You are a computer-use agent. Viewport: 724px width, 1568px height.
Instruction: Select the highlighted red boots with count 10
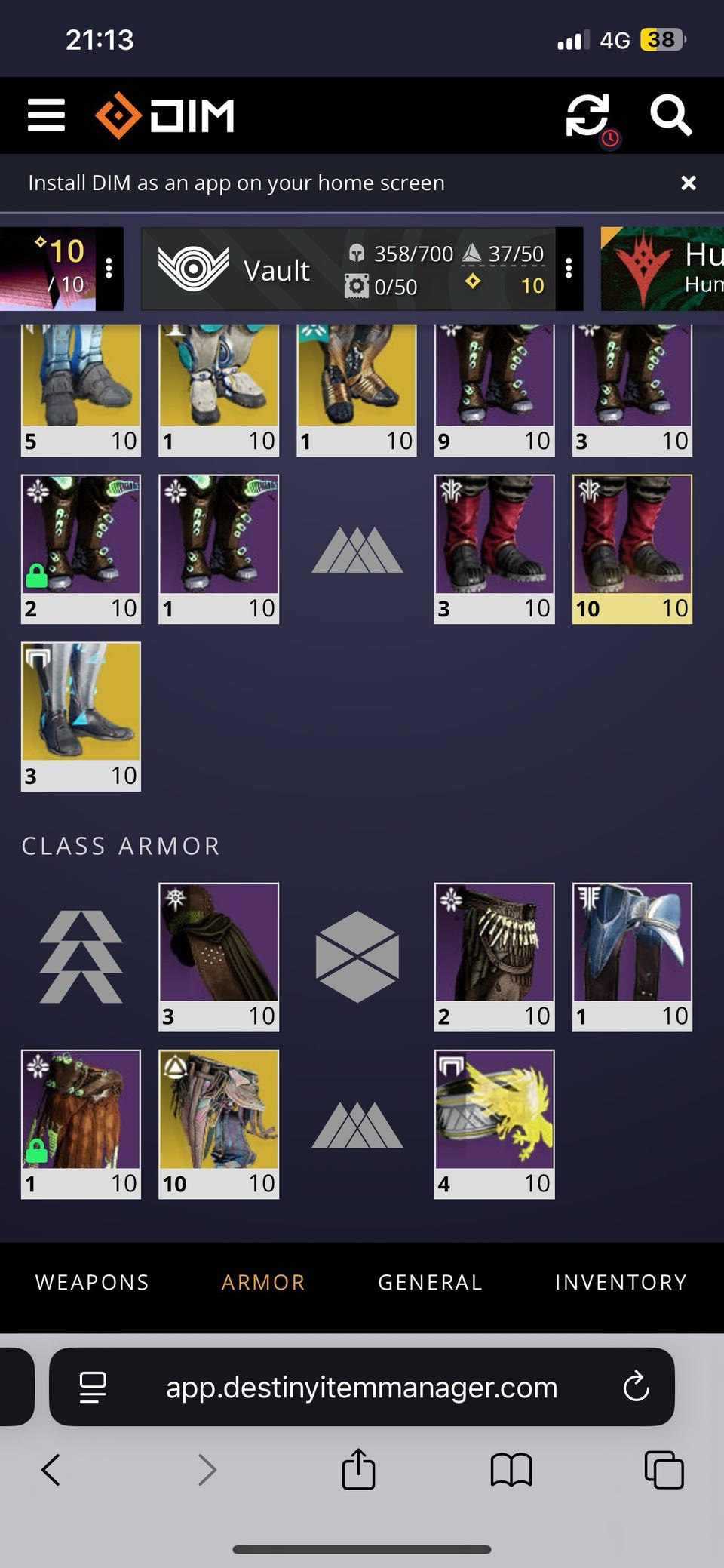click(x=632, y=549)
